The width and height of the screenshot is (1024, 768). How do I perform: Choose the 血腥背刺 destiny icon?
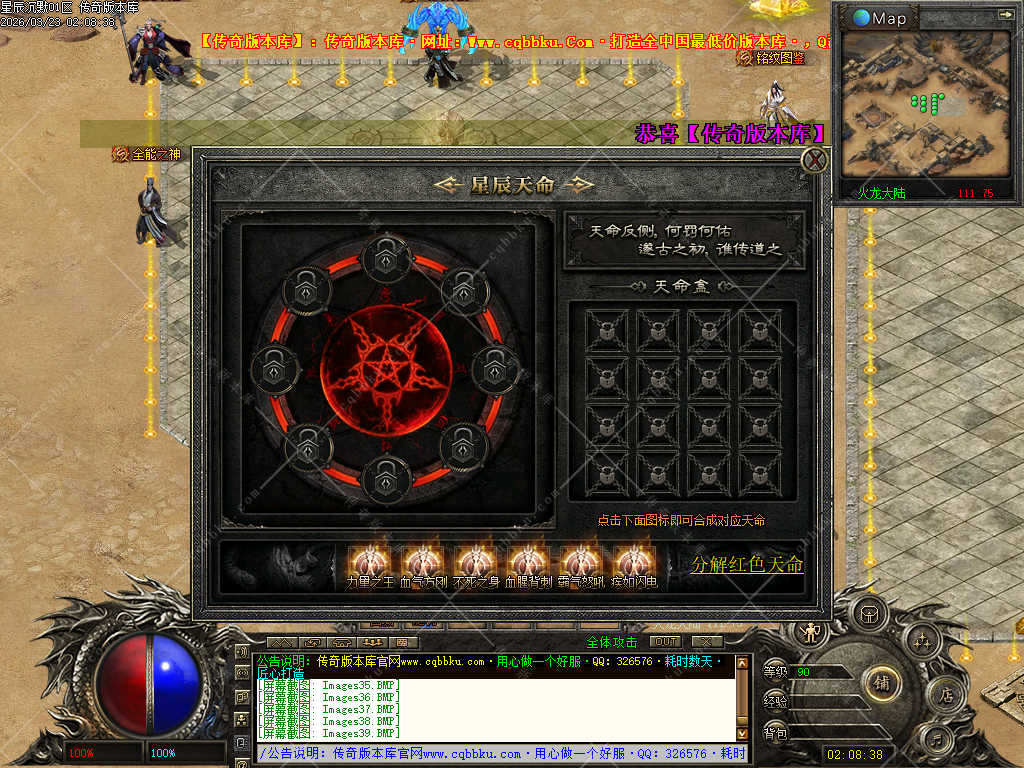[x=528, y=562]
